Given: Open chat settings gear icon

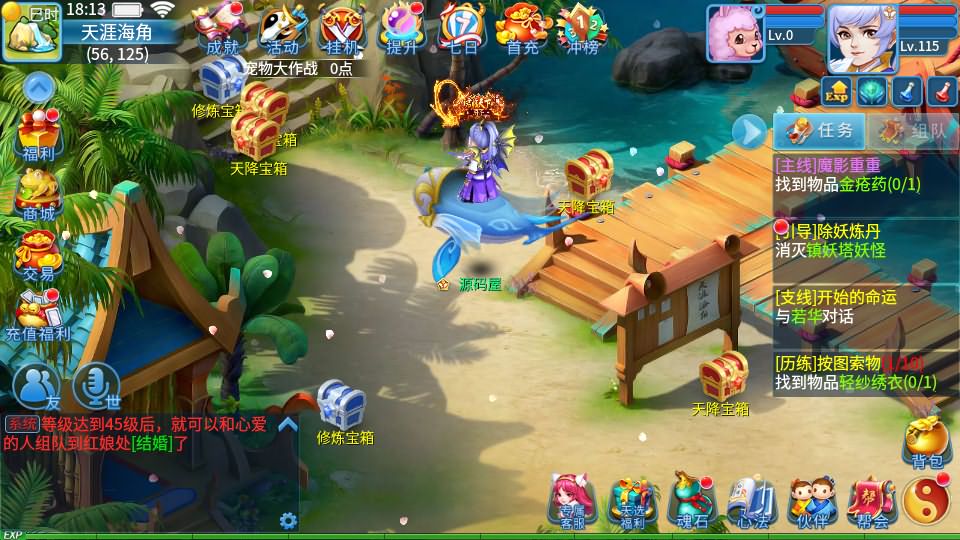Looking at the screenshot, I should 288,520.
